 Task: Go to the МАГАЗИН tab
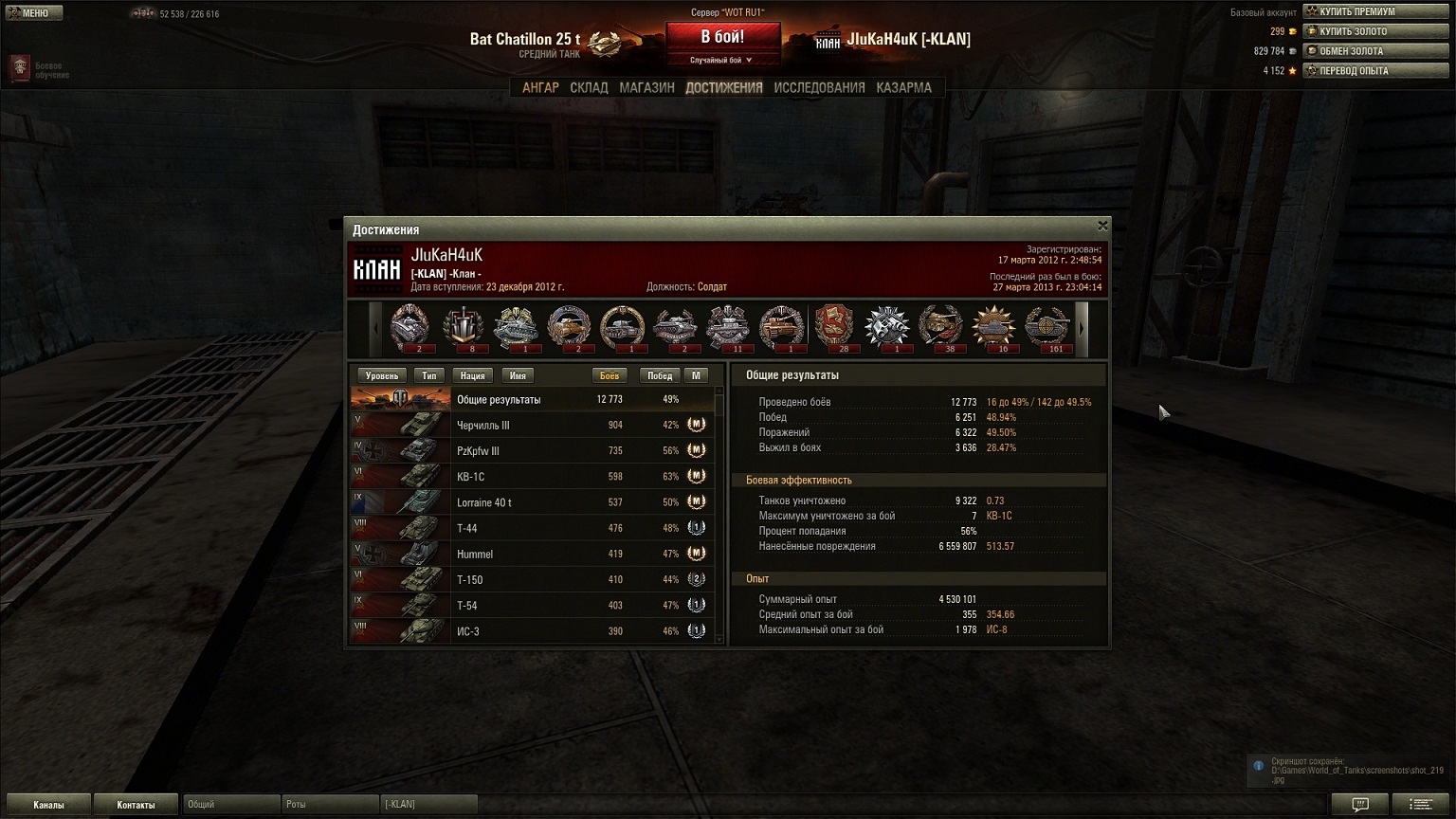[x=646, y=87]
